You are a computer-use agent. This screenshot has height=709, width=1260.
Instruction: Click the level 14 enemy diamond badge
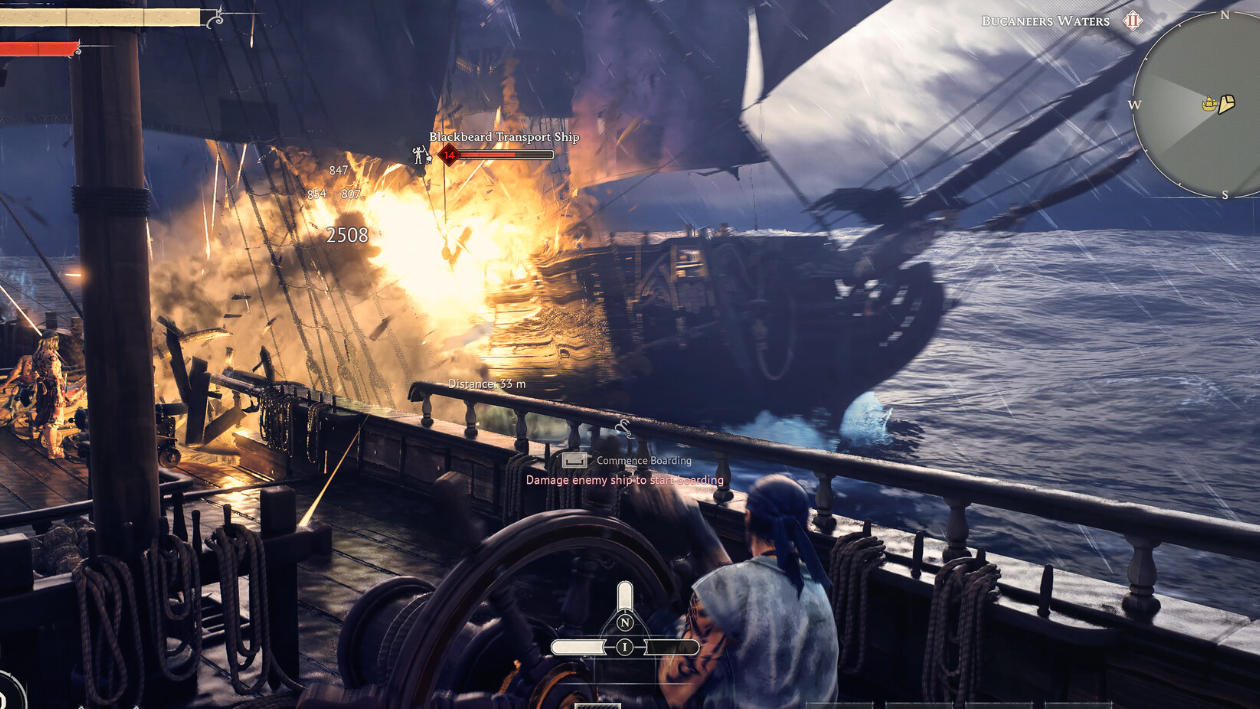[x=449, y=155]
